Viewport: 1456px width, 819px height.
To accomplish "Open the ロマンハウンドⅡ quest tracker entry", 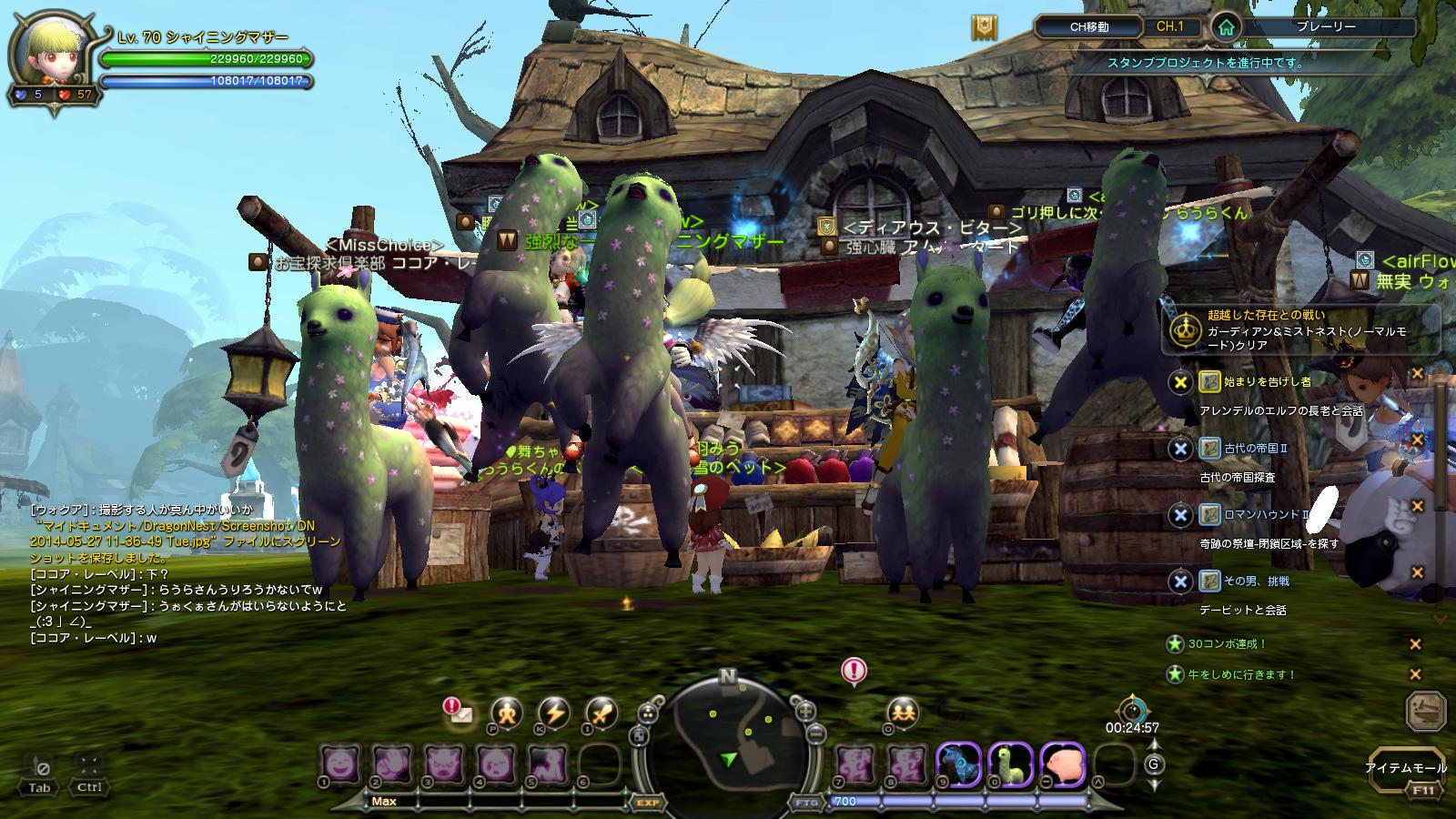I will click(1265, 514).
